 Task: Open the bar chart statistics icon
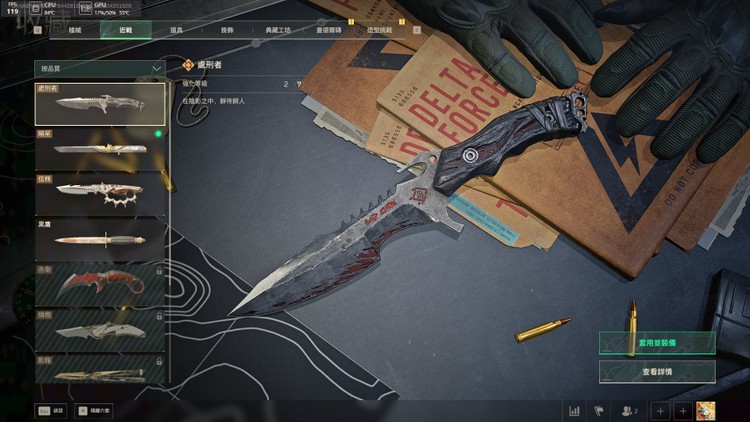click(x=575, y=410)
